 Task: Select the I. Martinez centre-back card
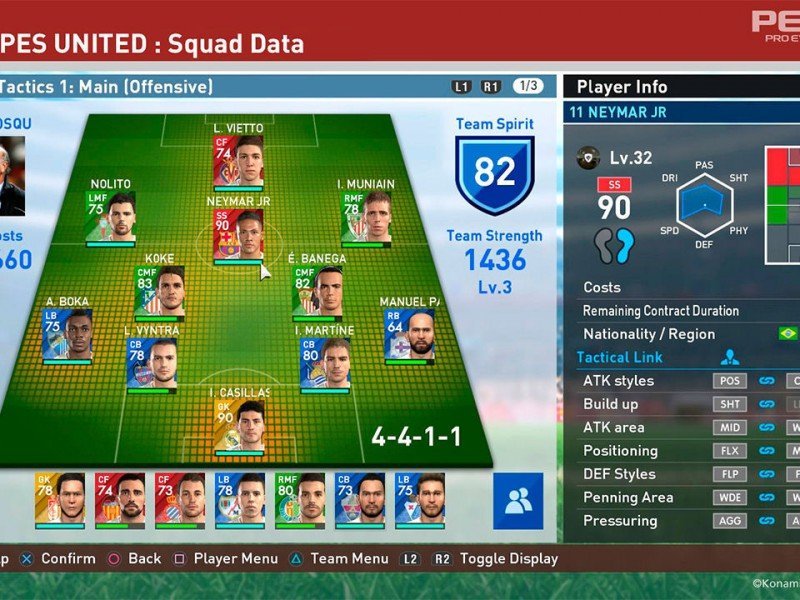(x=324, y=362)
